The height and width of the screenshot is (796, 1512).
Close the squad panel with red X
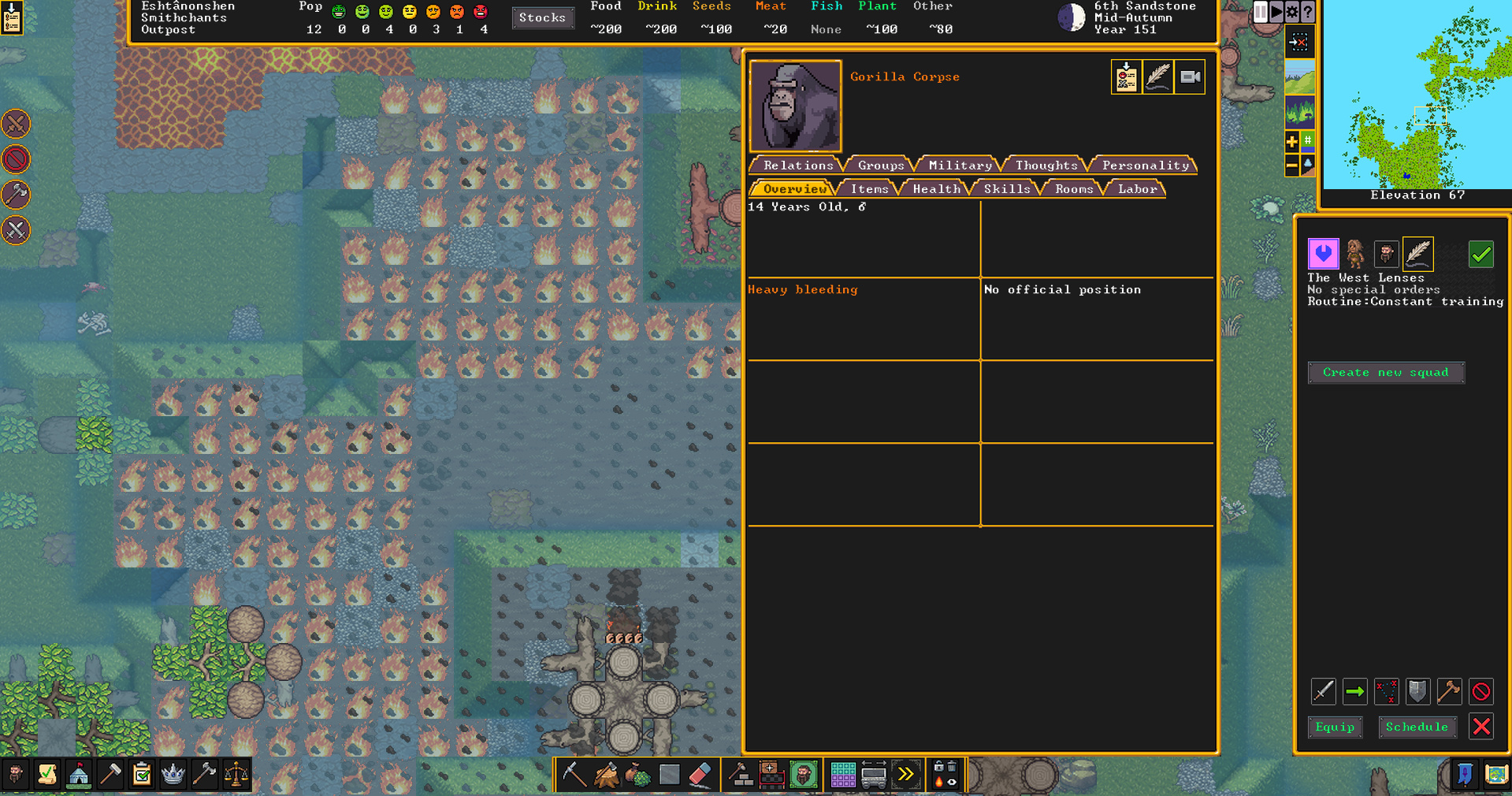(1481, 726)
